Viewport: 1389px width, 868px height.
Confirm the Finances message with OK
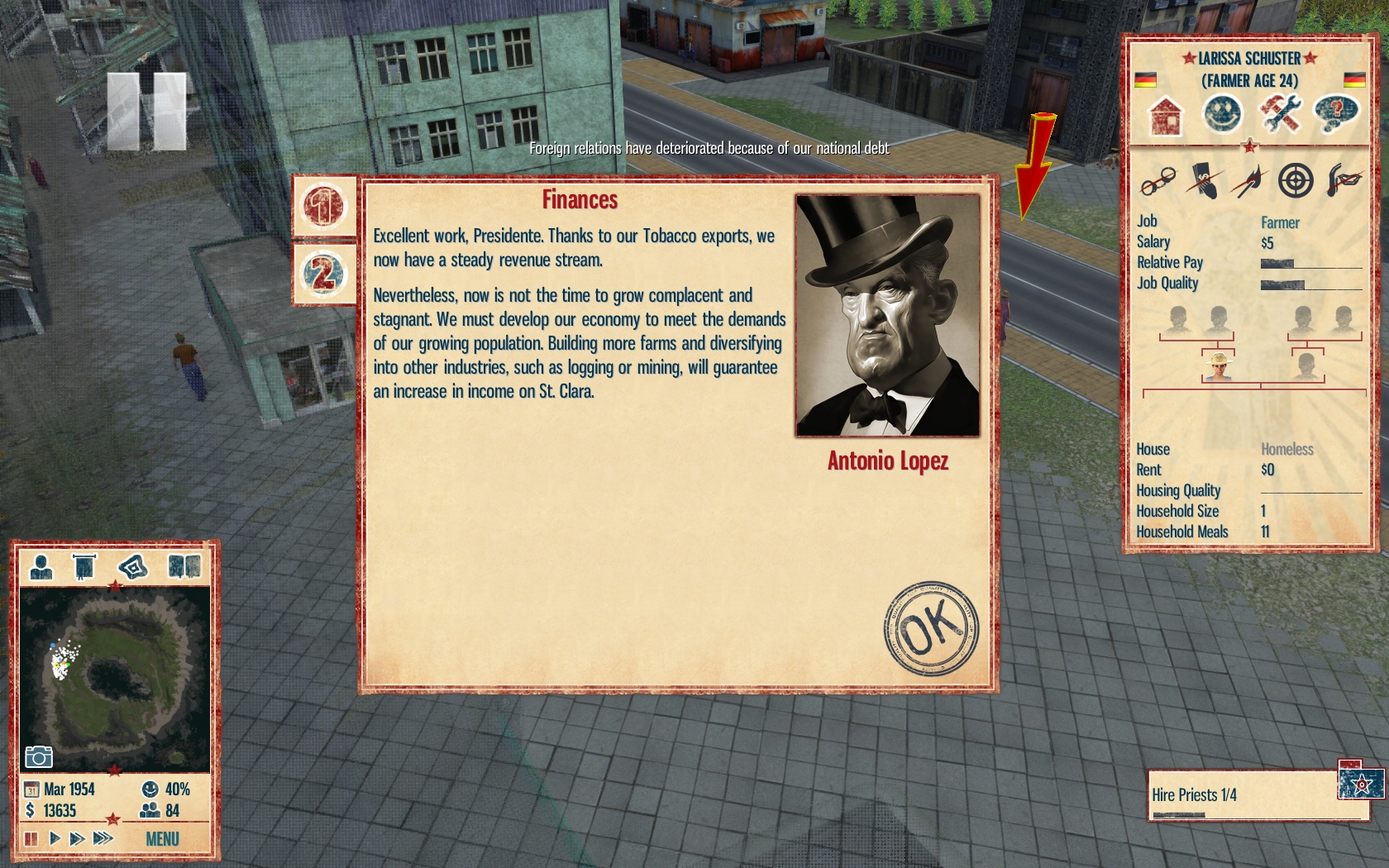coord(931,628)
